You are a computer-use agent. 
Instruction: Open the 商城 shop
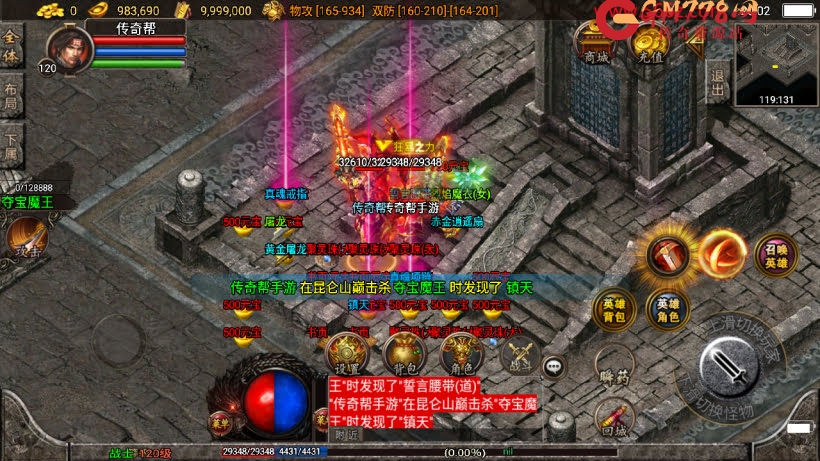point(596,44)
